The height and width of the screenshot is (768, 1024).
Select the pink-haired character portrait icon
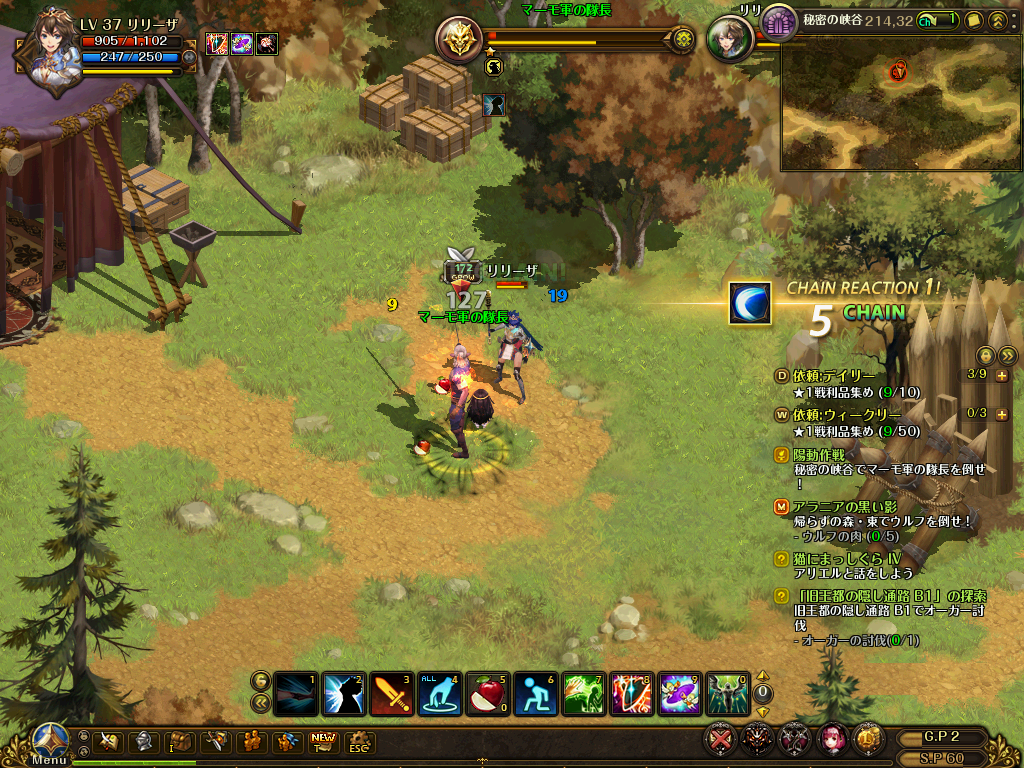click(x=832, y=740)
